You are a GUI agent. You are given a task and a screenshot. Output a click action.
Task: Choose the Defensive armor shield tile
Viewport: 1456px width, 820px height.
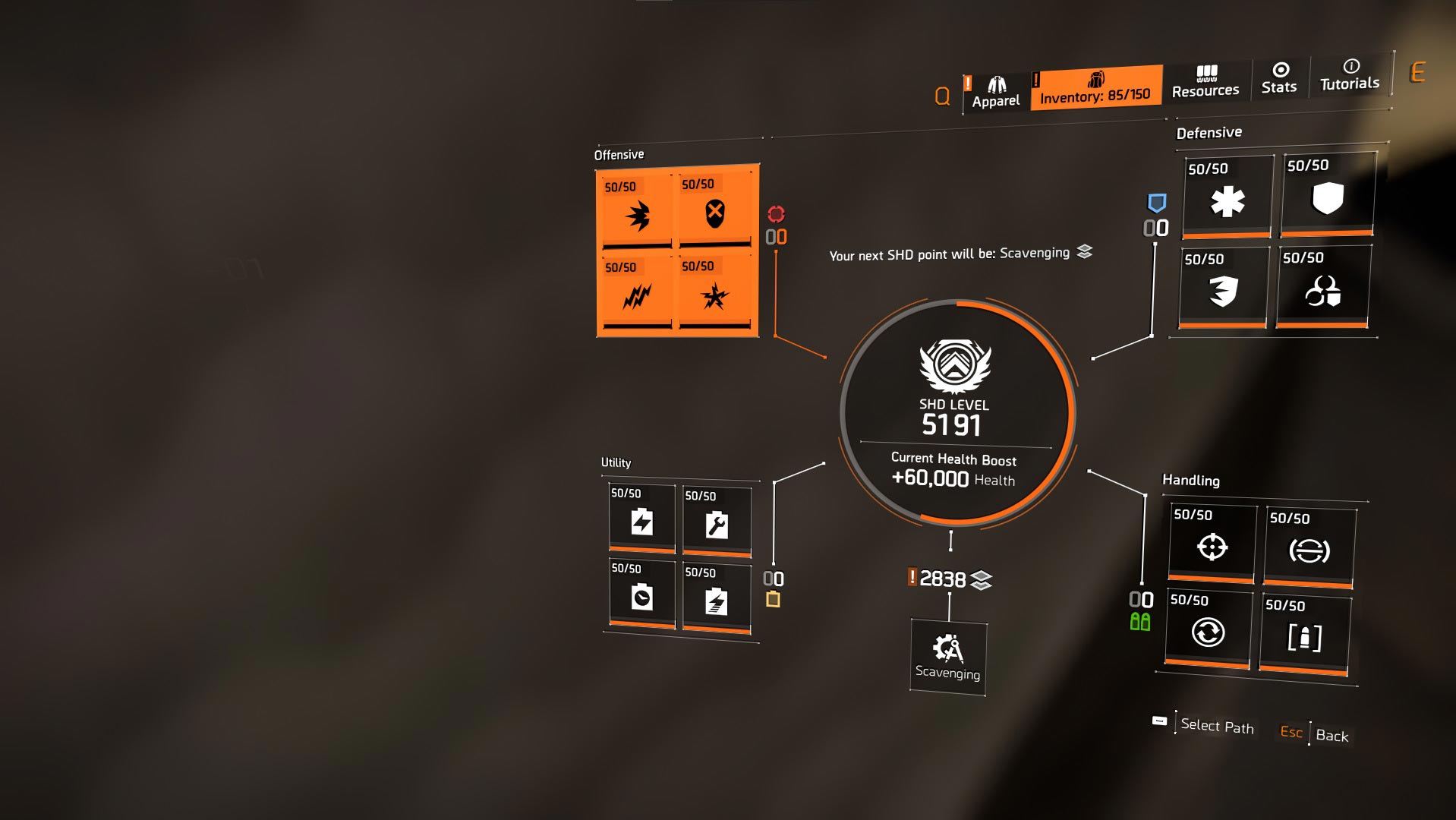coord(1328,194)
